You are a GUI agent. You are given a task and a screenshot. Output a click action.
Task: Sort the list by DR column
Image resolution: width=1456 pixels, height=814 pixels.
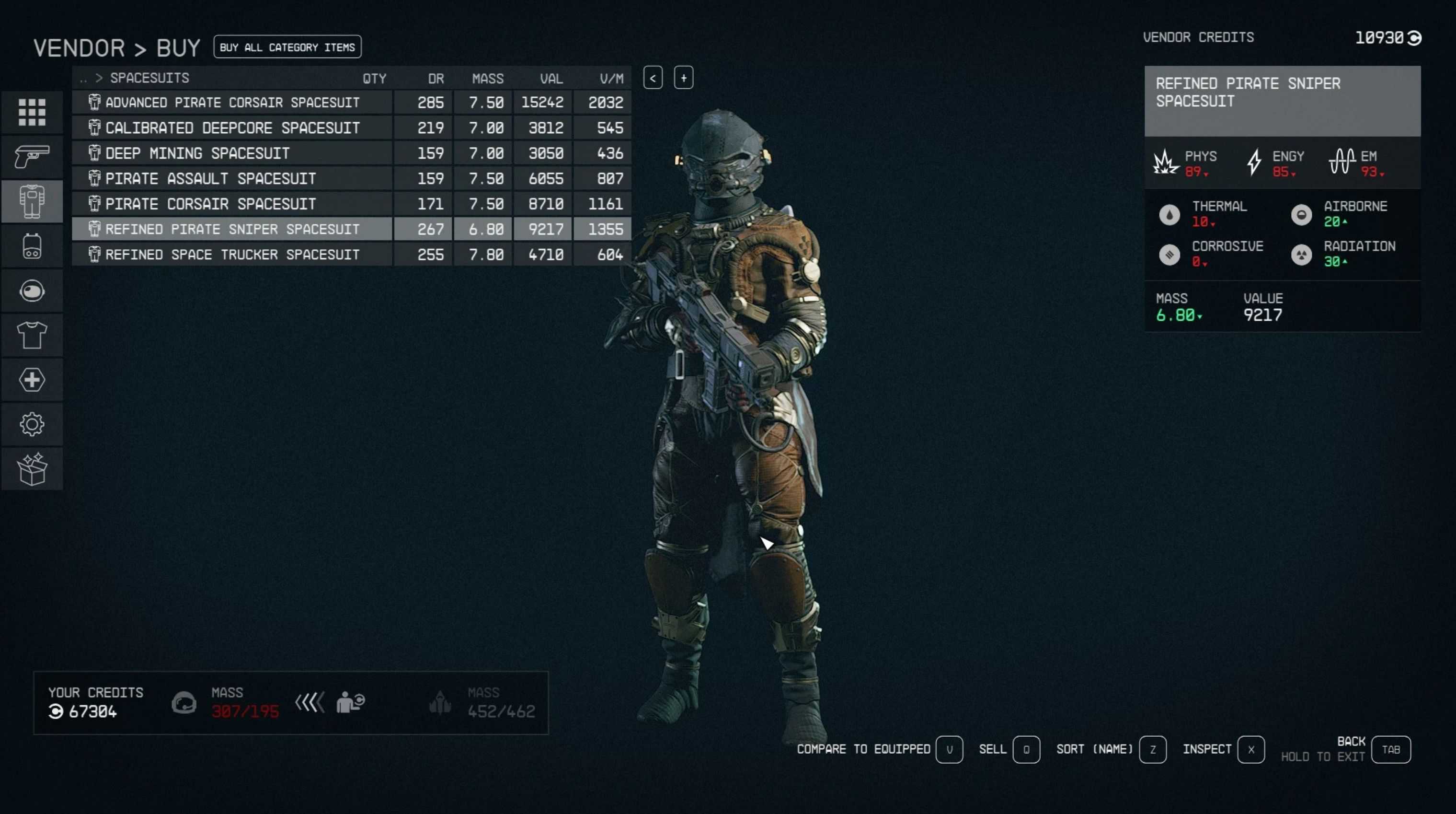click(435, 79)
